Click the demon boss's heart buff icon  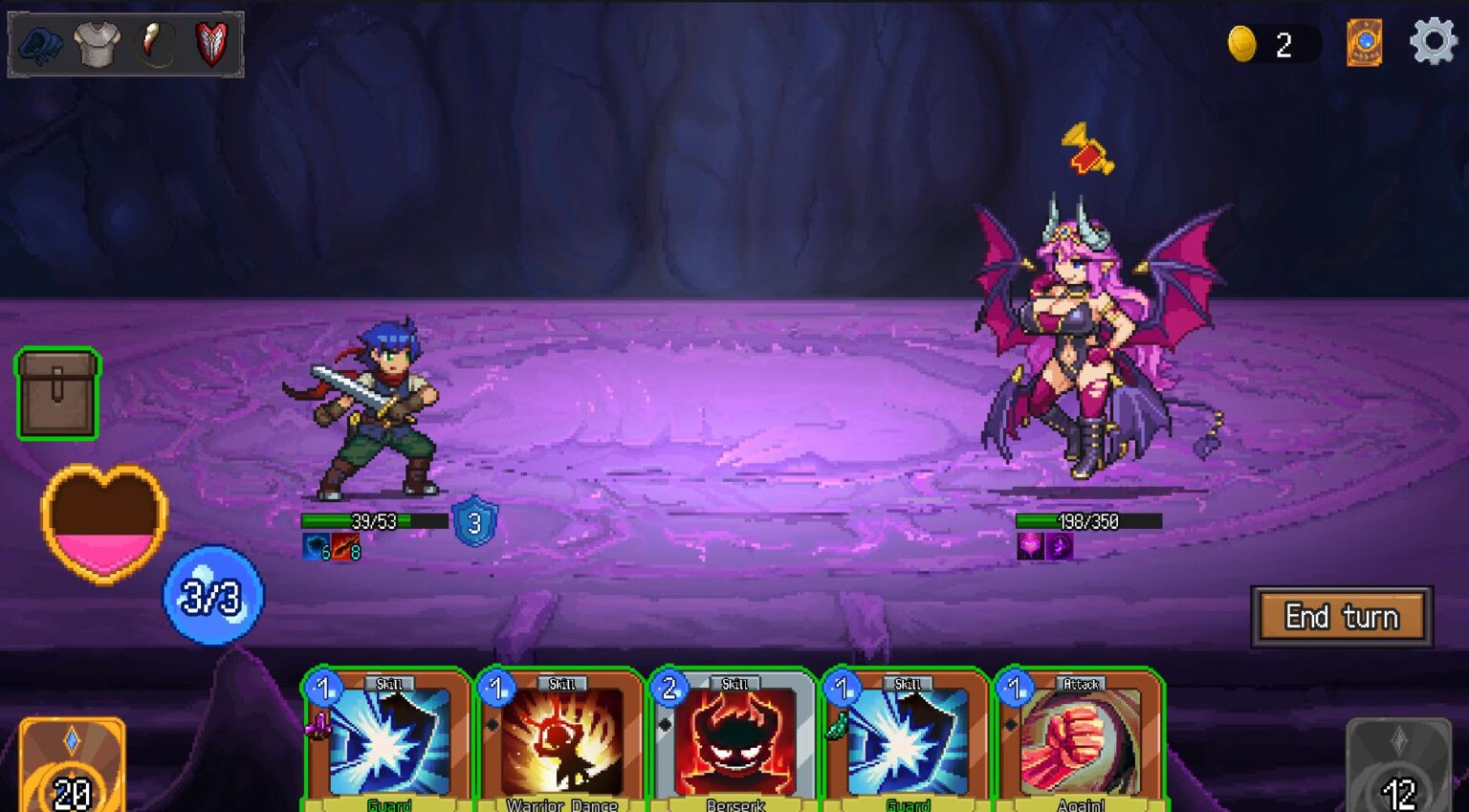click(1032, 547)
